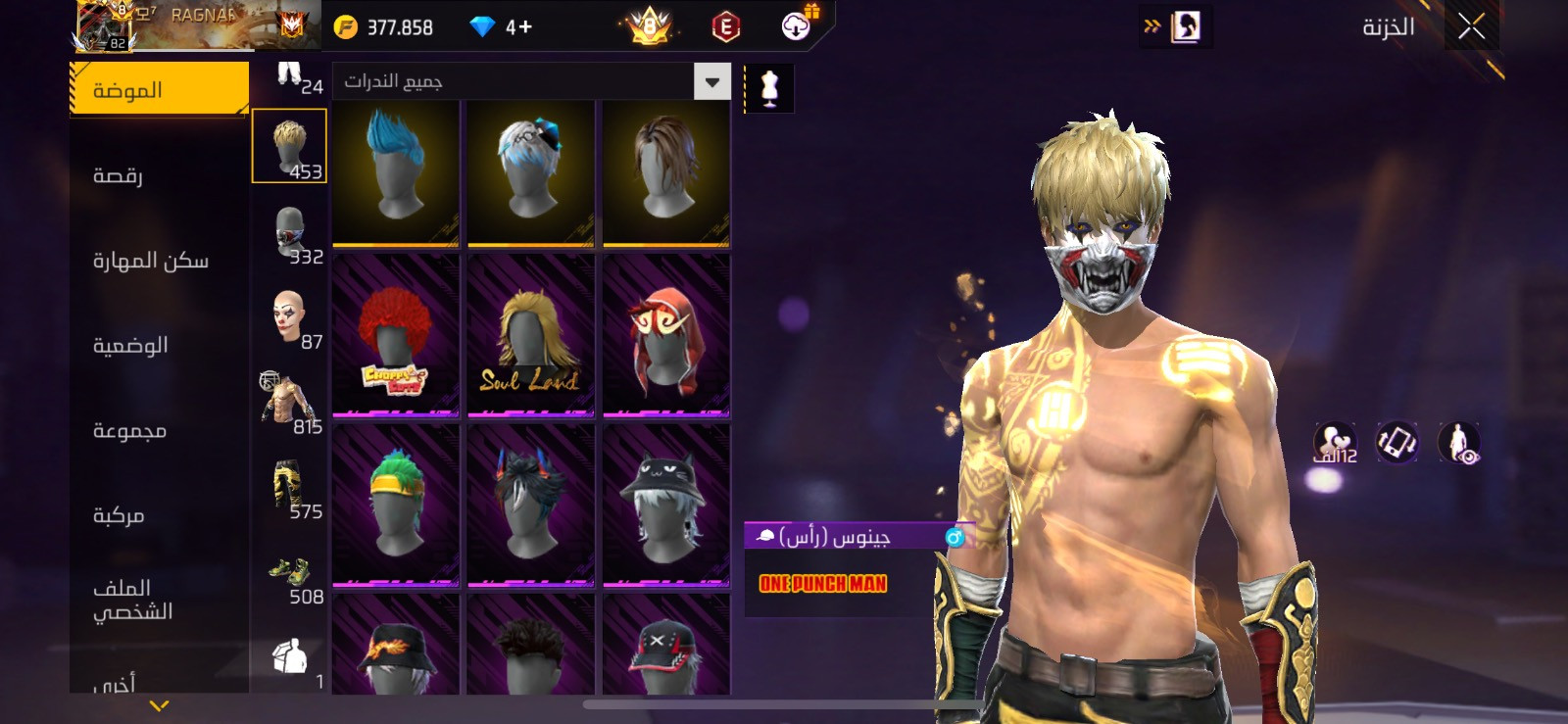The image size is (1568, 724).
Task: Open the Emote tab
Action: (119, 175)
